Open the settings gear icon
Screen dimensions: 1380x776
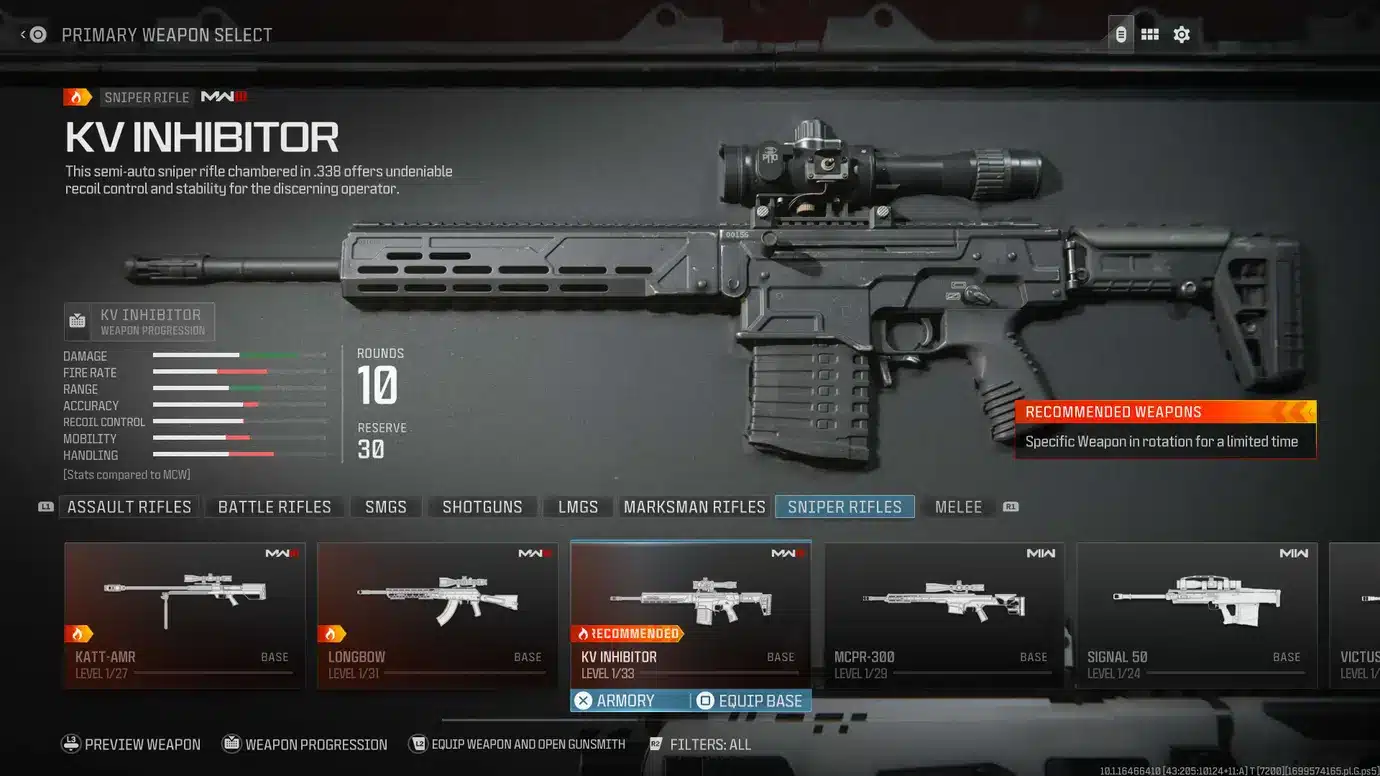pyautogui.click(x=1181, y=33)
